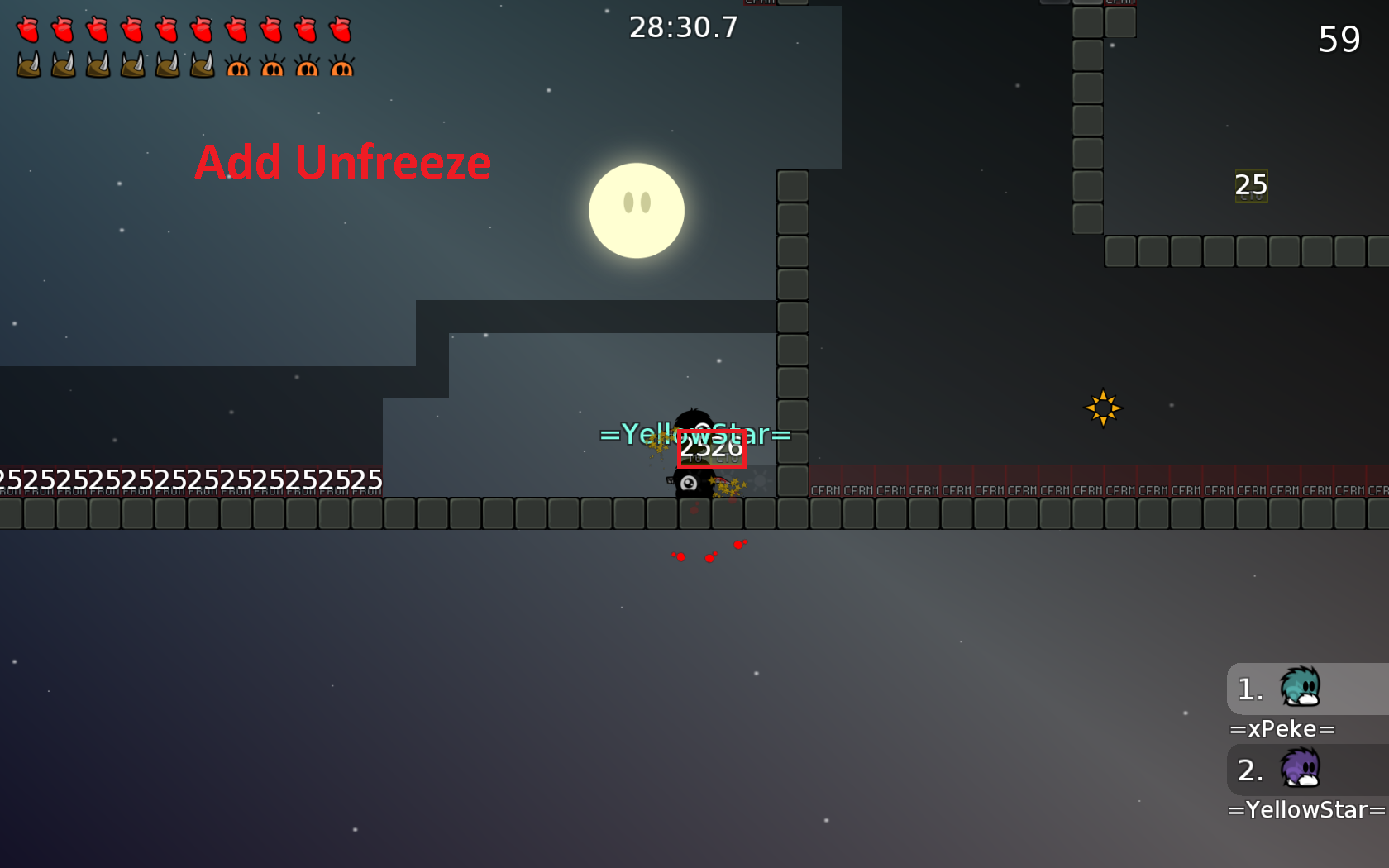Click the =YellowStar= player nameplate

point(695,434)
